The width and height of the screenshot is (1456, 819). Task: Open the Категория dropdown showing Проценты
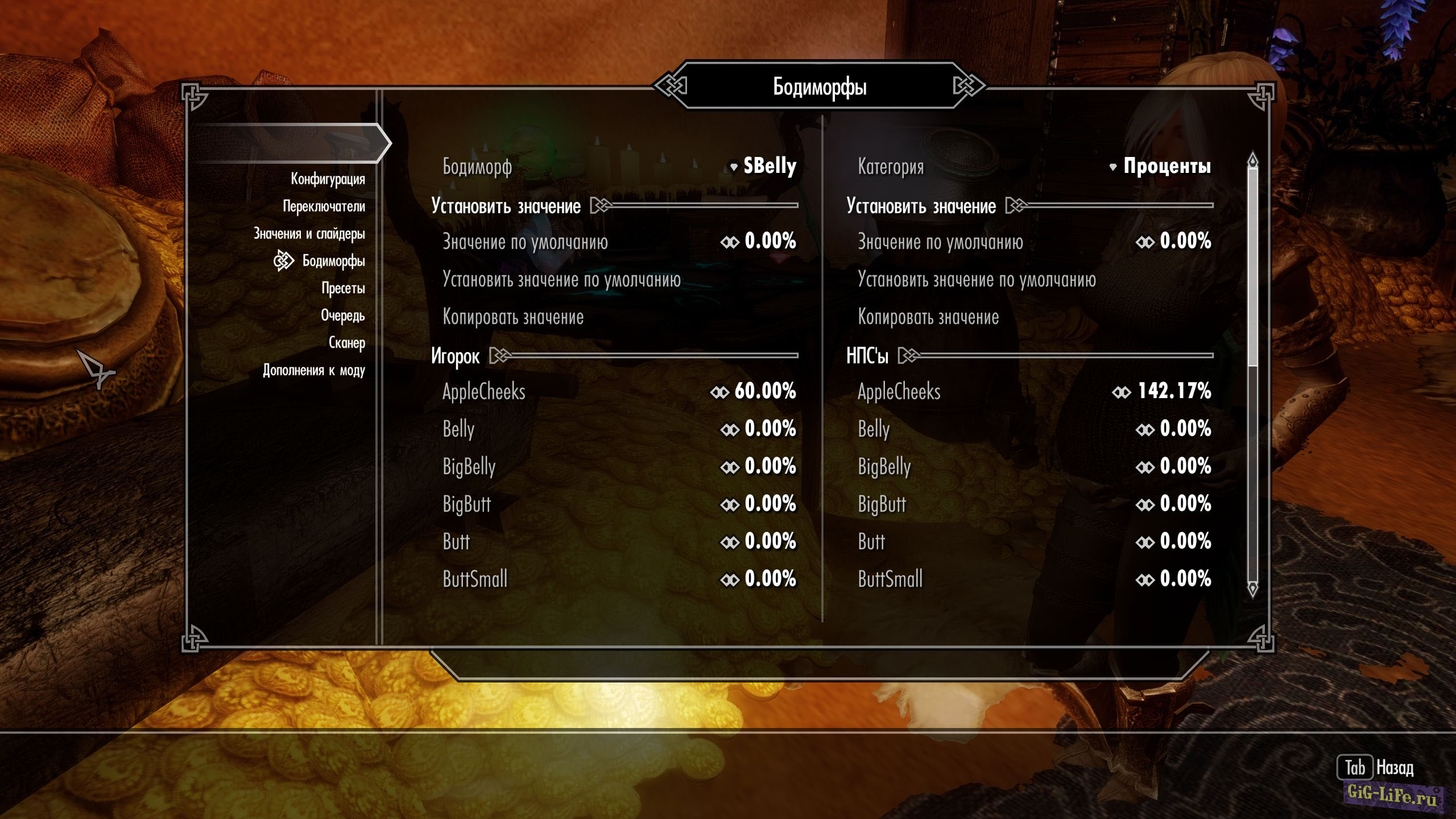click(x=1160, y=166)
